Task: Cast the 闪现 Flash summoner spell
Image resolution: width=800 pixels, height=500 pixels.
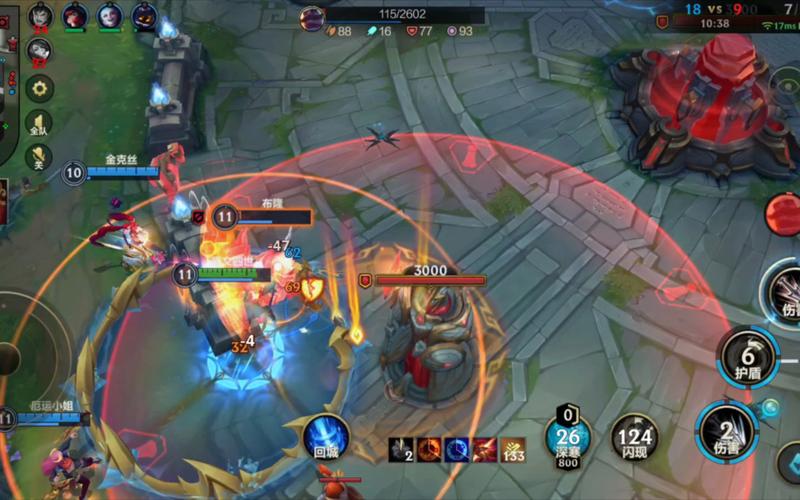Action: (635, 438)
